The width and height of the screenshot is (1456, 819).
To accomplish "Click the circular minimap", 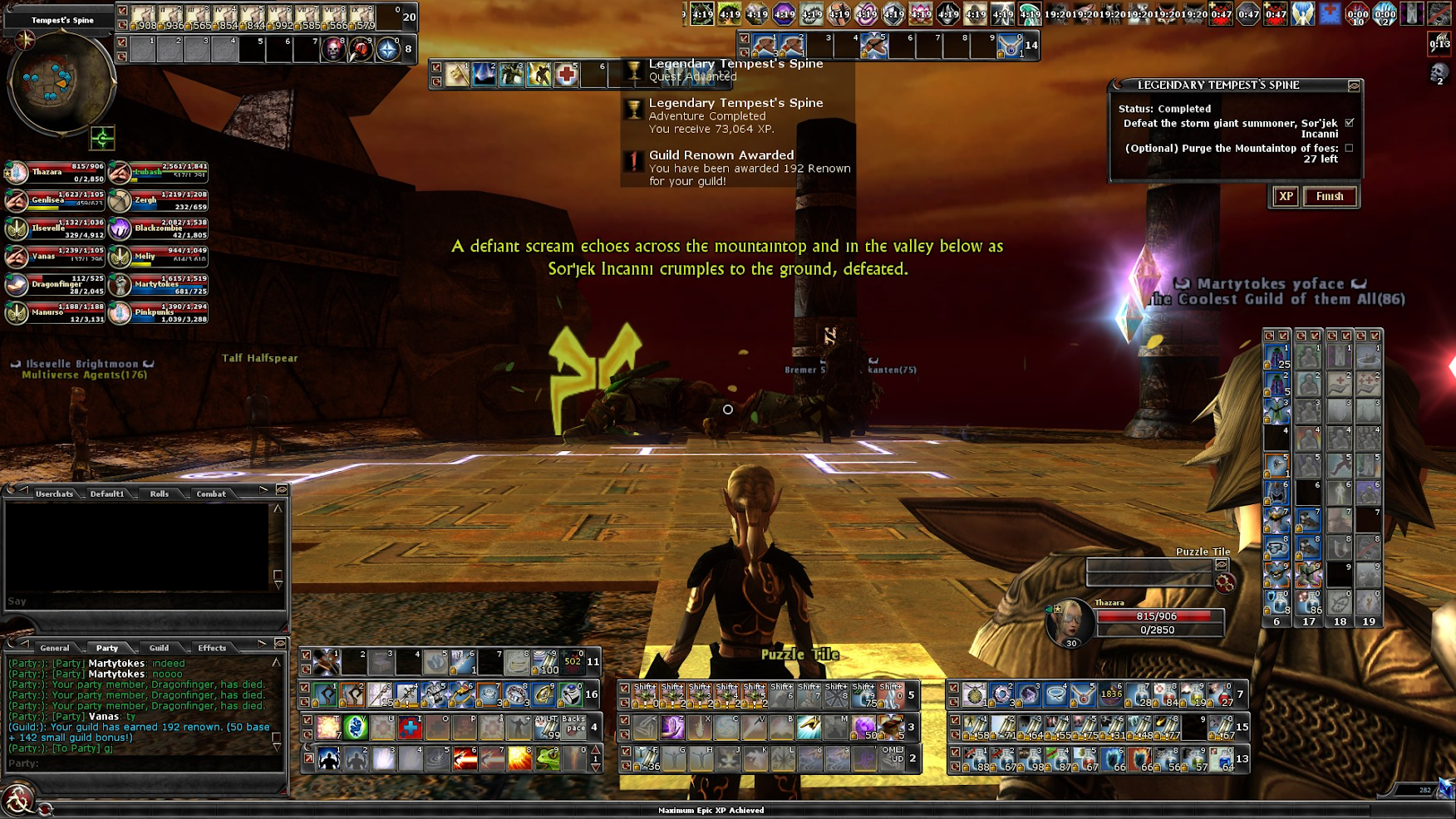I will tap(61, 81).
